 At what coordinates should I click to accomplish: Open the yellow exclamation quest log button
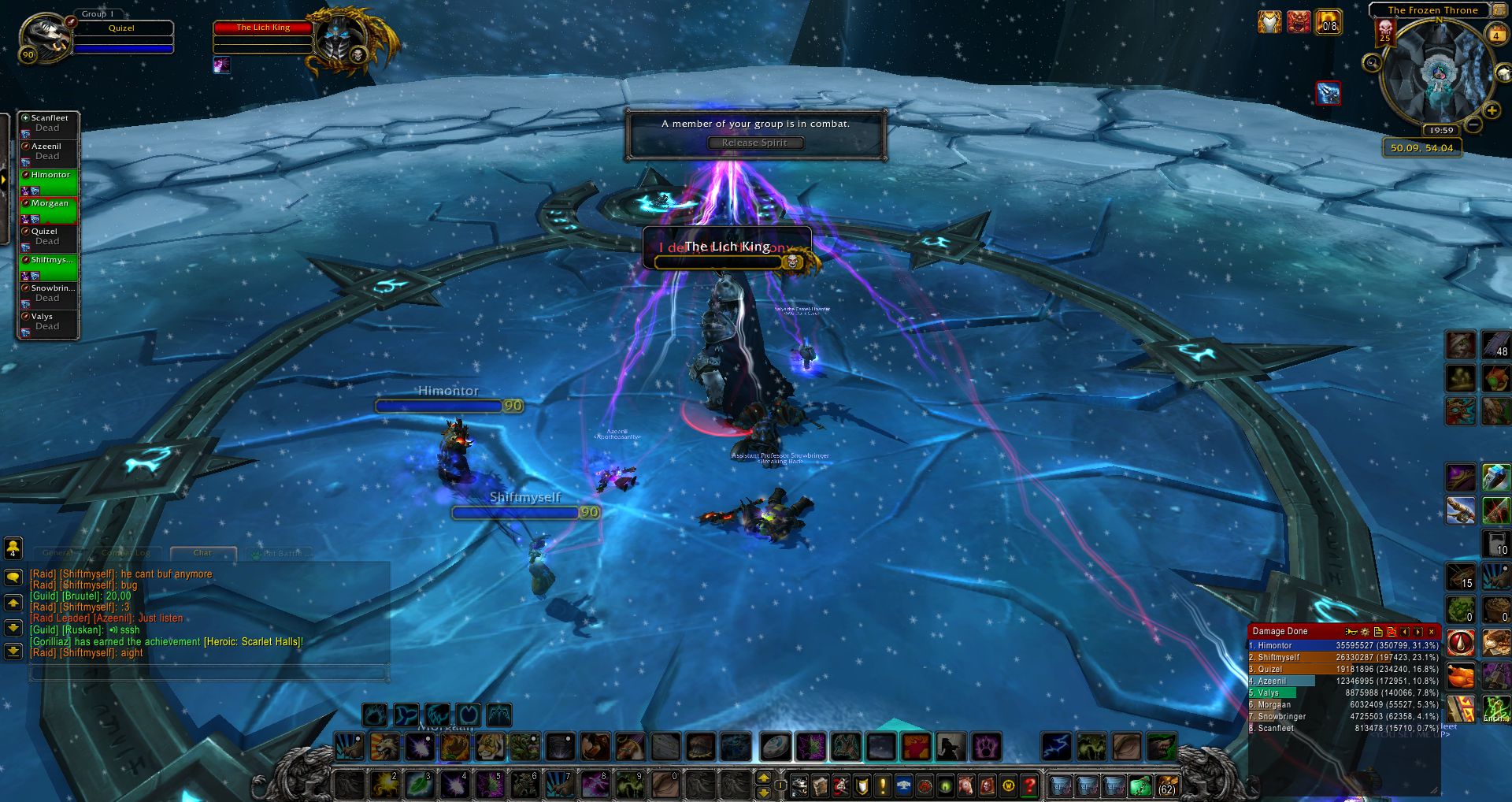coord(883,785)
